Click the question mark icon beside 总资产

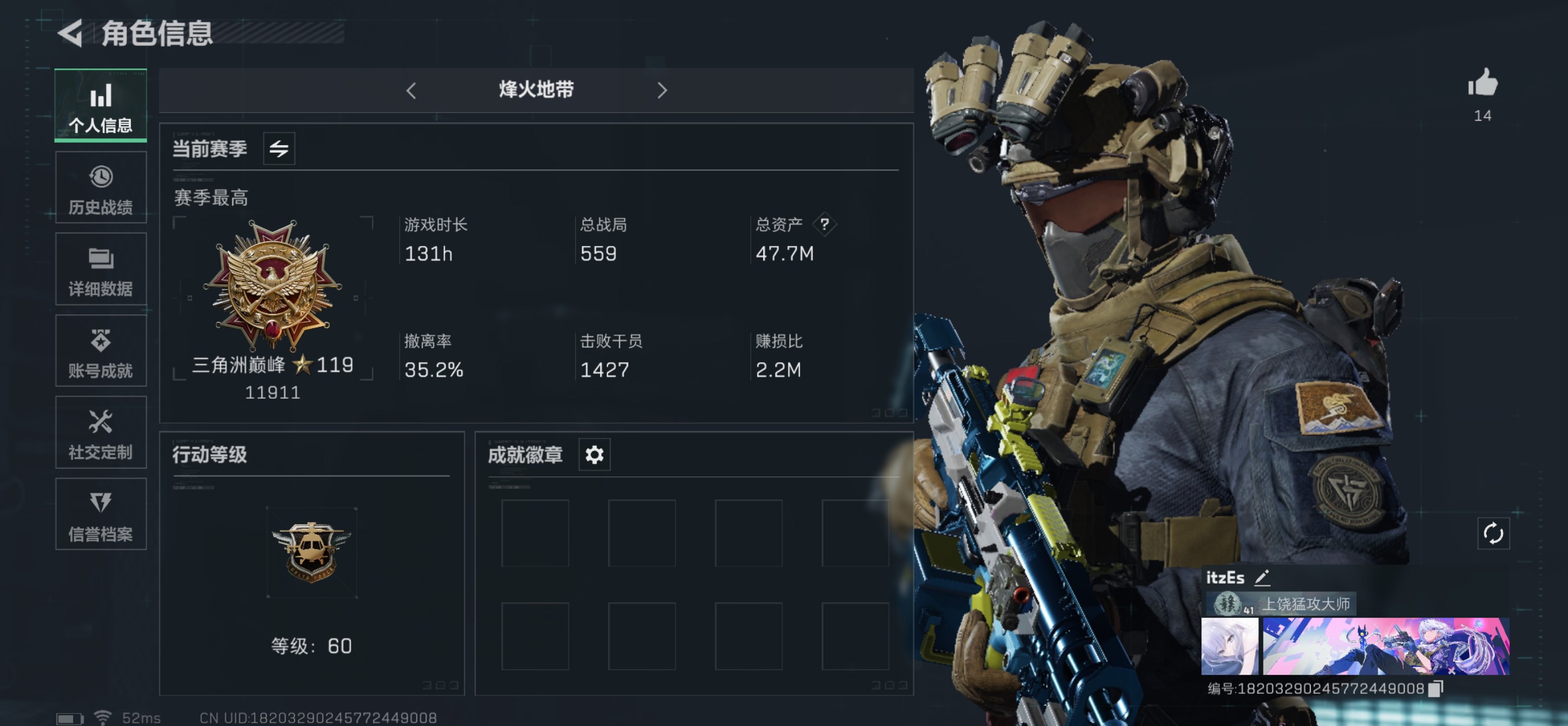pos(825,225)
